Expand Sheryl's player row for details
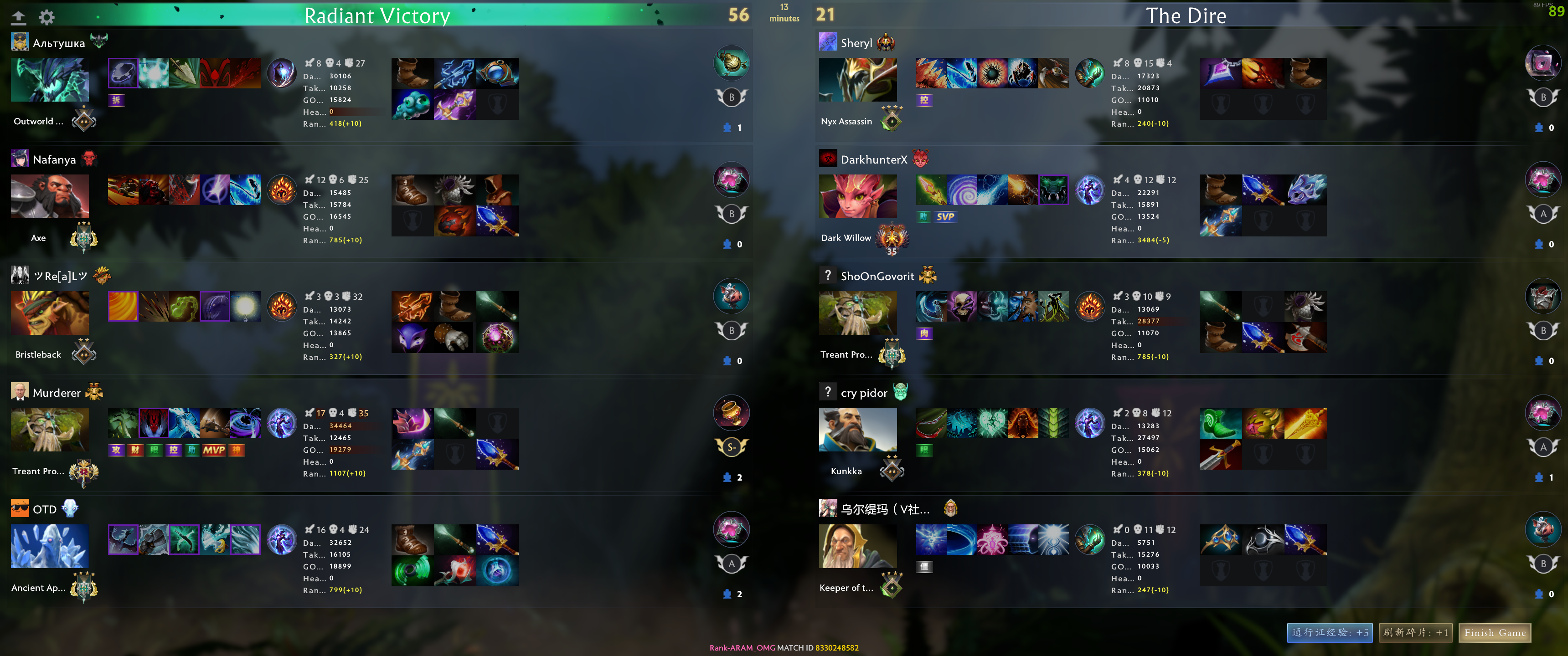The width and height of the screenshot is (1568, 656). (x=858, y=43)
